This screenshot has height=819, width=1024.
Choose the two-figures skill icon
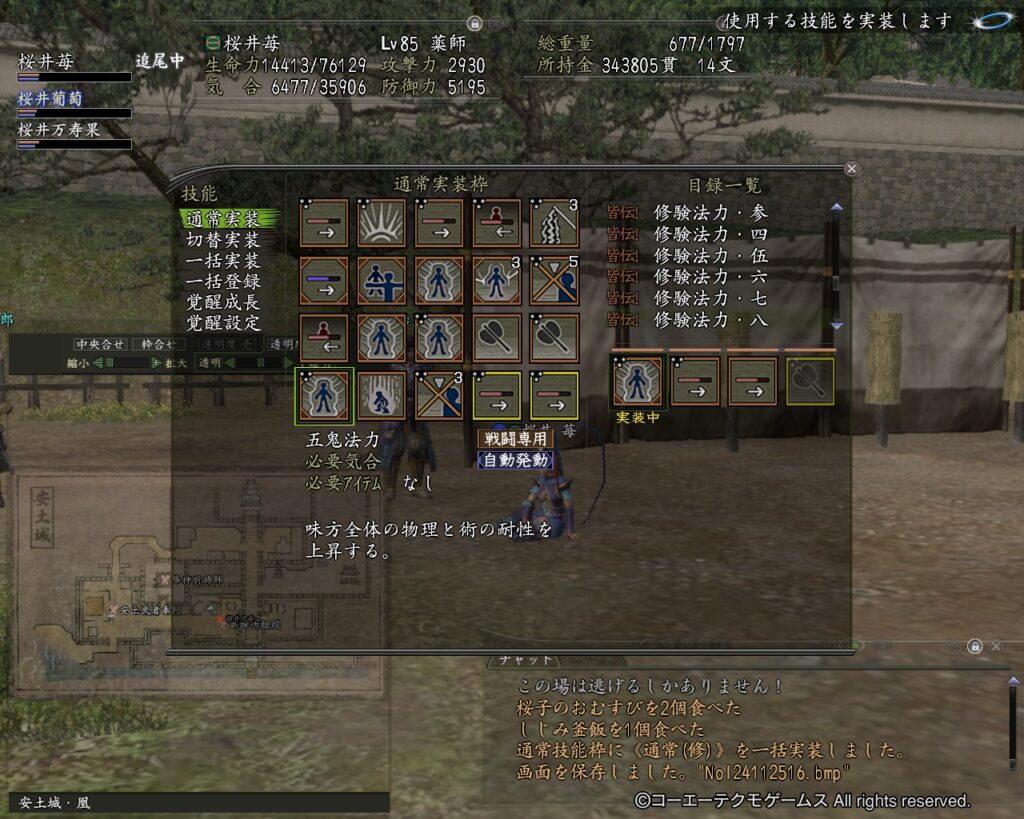381,281
